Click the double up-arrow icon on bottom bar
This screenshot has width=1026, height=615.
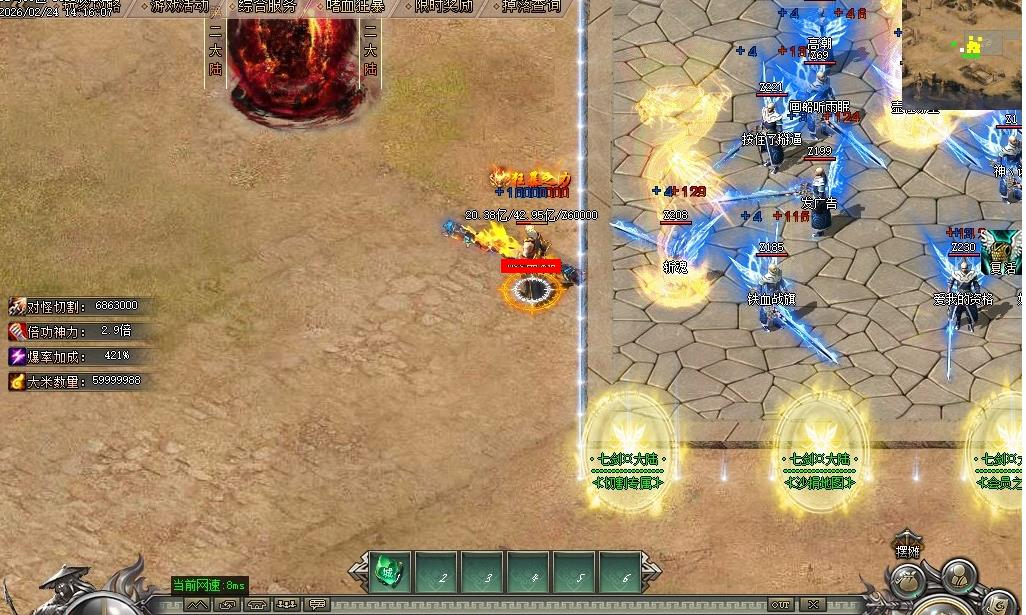[x=198, y=604]
